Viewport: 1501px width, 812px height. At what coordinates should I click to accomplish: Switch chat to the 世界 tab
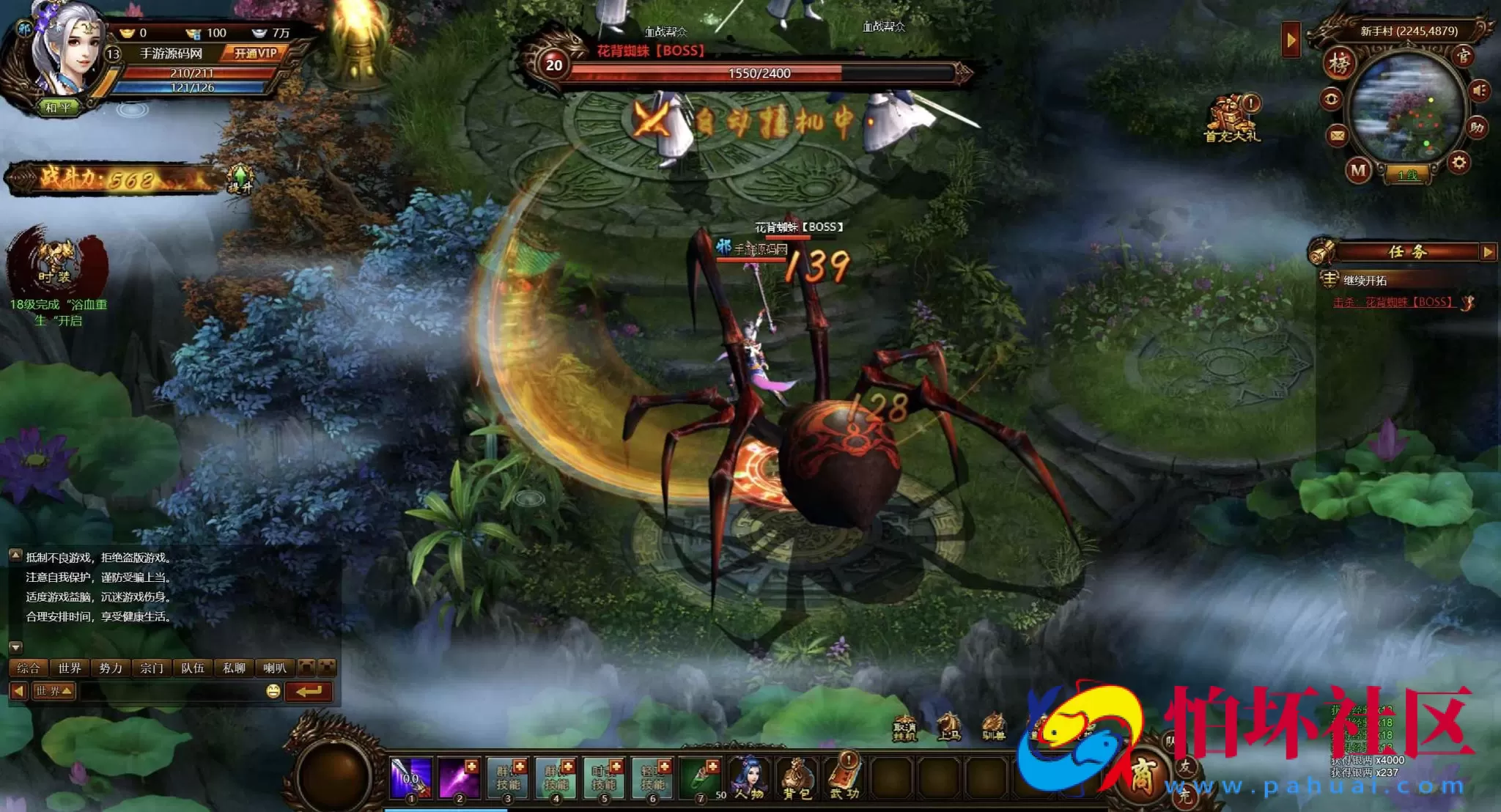70,668
